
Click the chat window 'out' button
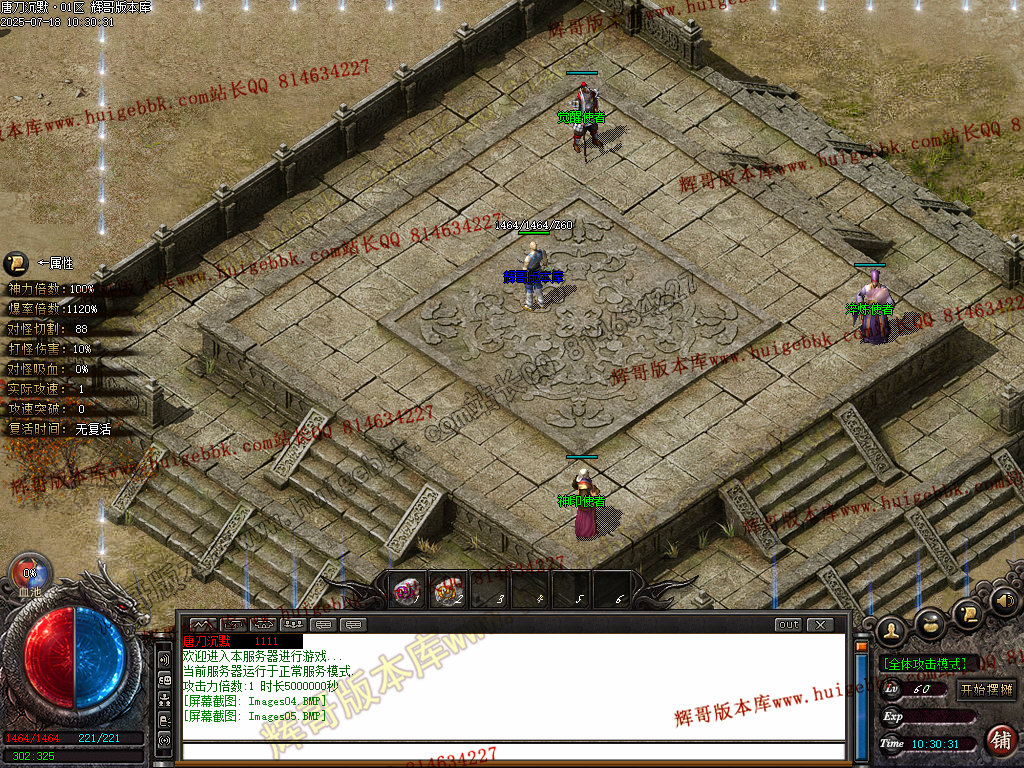pyautogui.click(x=788, y=625)
